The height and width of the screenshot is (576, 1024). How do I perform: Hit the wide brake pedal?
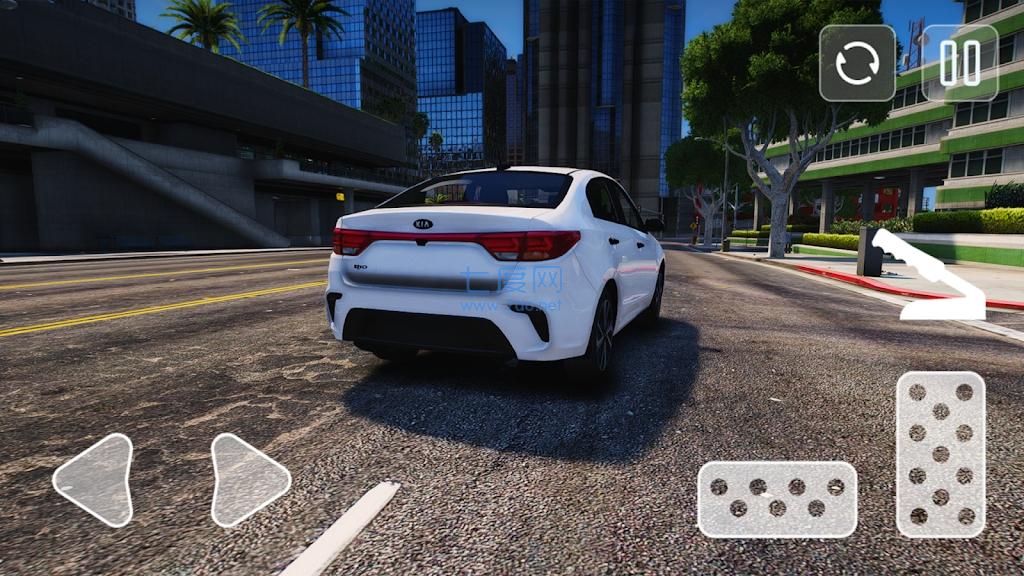point(777,499)
